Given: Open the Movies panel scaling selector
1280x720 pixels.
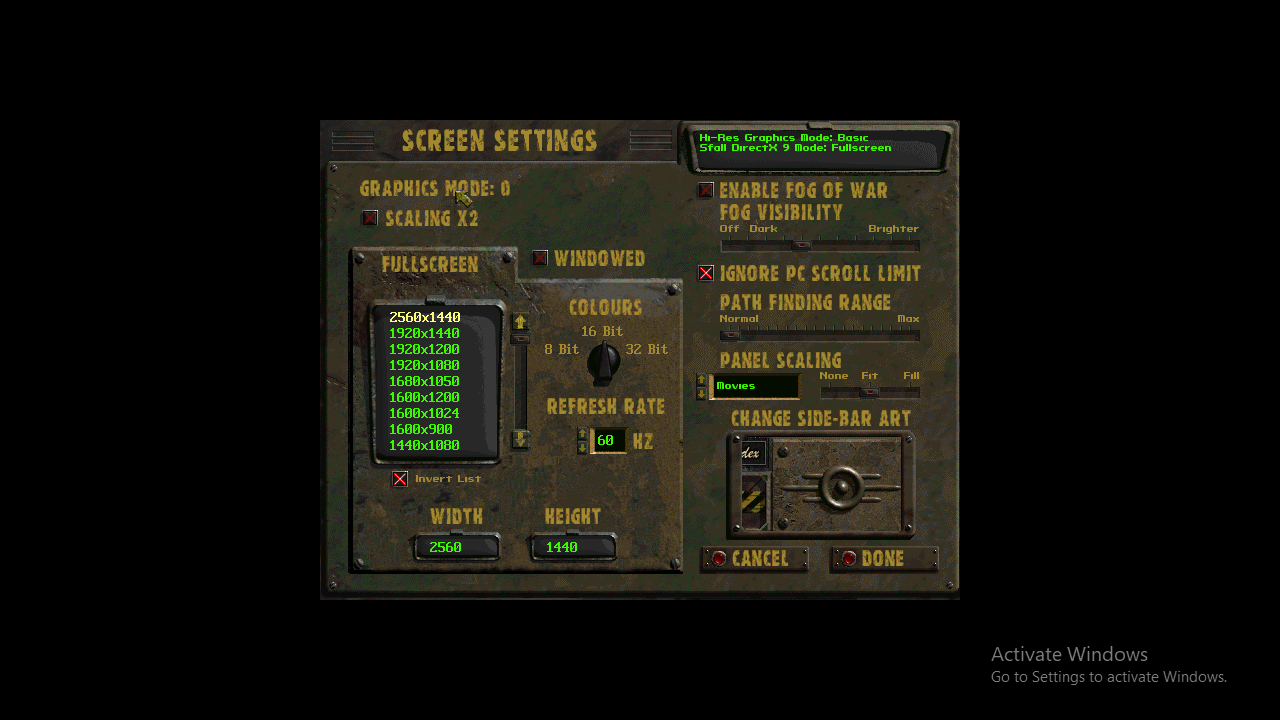Looking at the screenshot, I should (753, 386).
